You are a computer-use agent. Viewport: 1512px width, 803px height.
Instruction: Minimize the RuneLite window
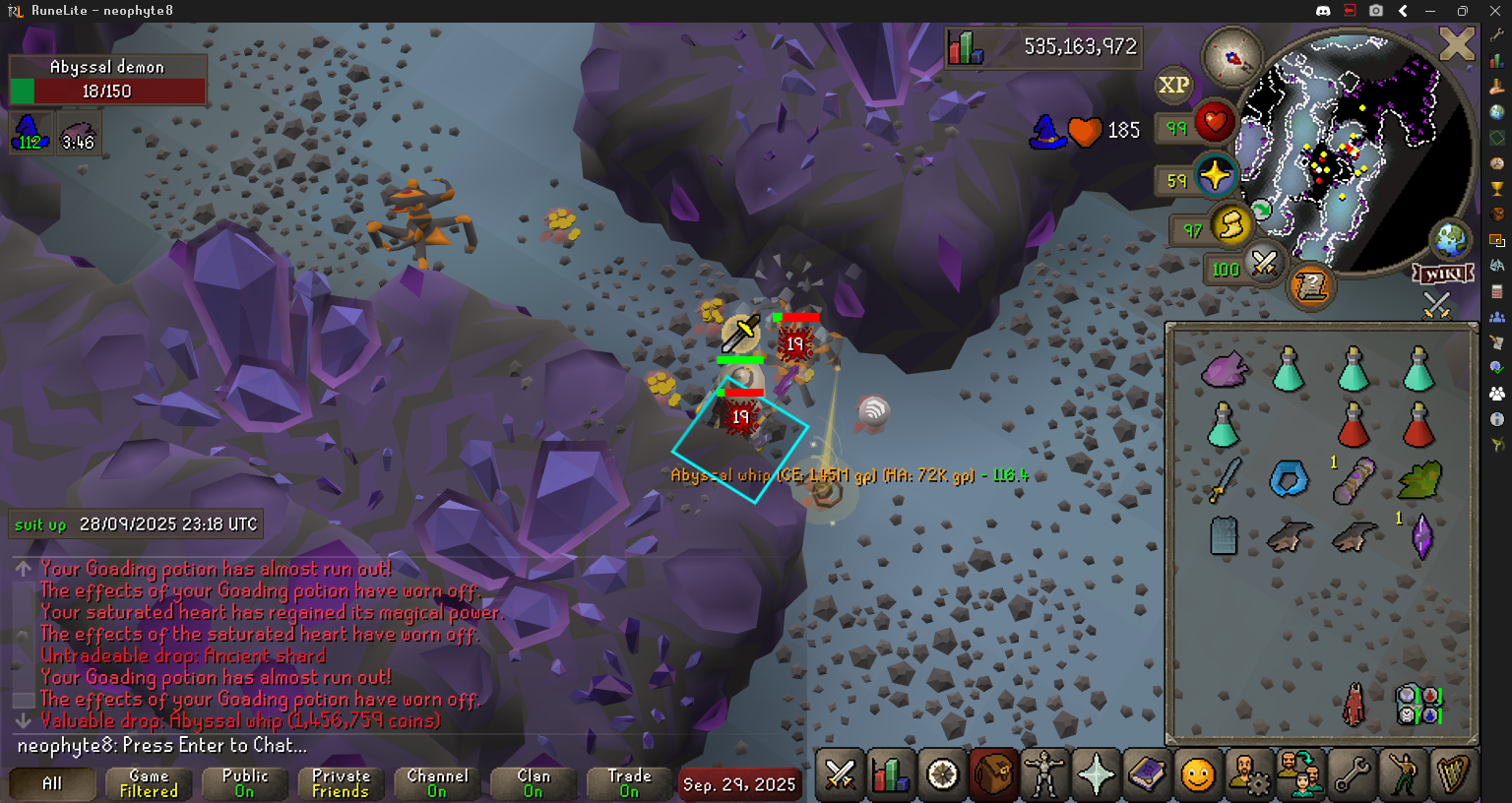point(1430,11)
